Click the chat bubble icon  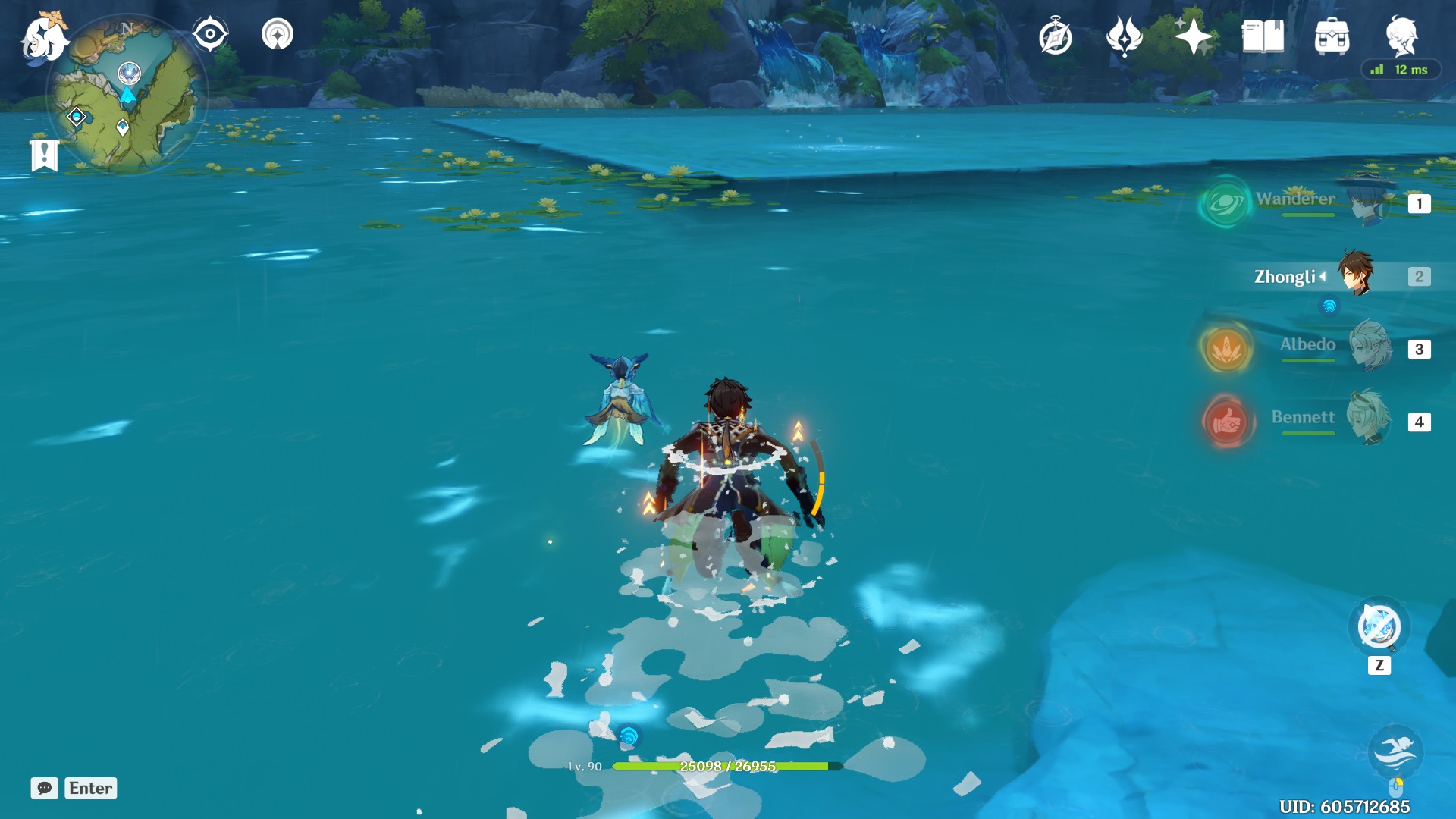[x=45, y=789]
